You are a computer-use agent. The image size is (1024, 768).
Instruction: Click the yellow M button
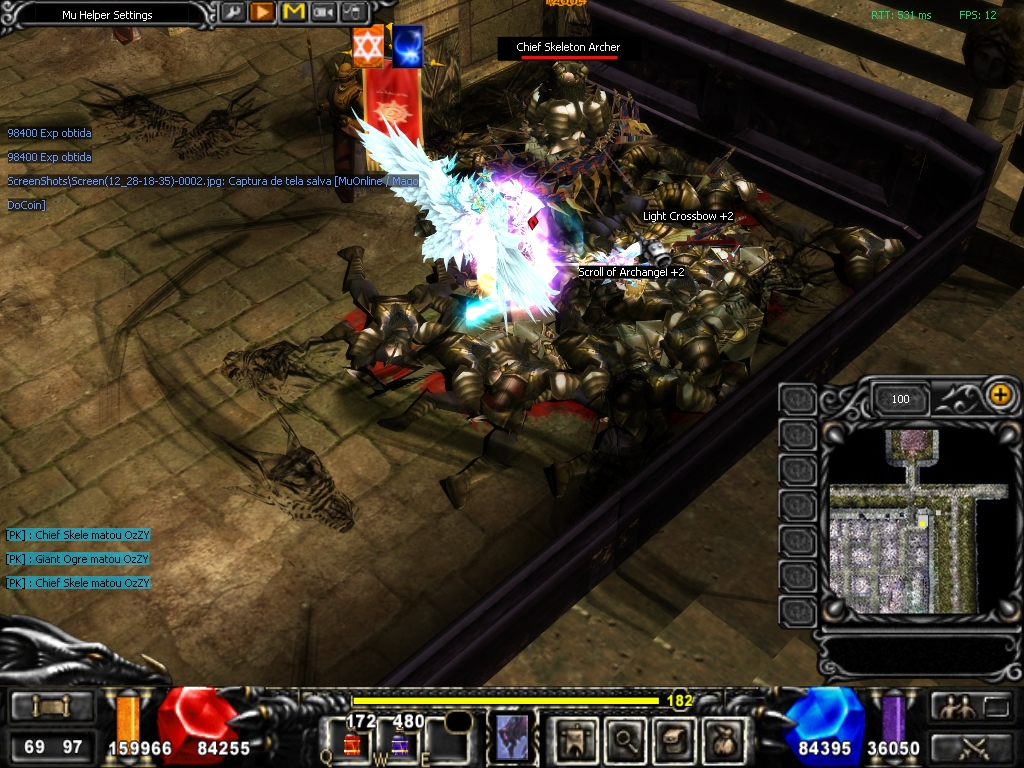293,13
